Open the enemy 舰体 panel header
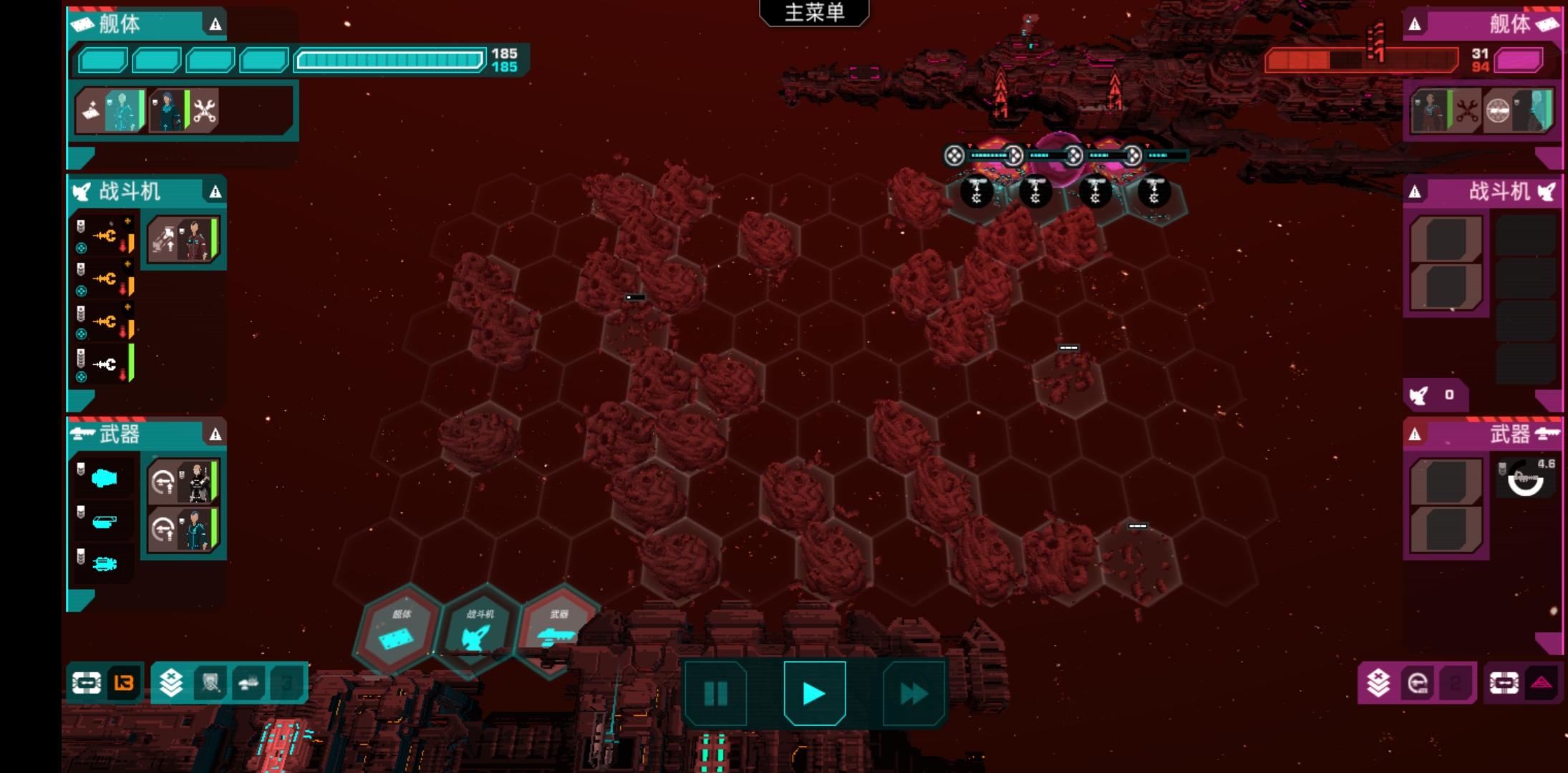Screen dimensions: 1568x773 [x=1482, y=24]
